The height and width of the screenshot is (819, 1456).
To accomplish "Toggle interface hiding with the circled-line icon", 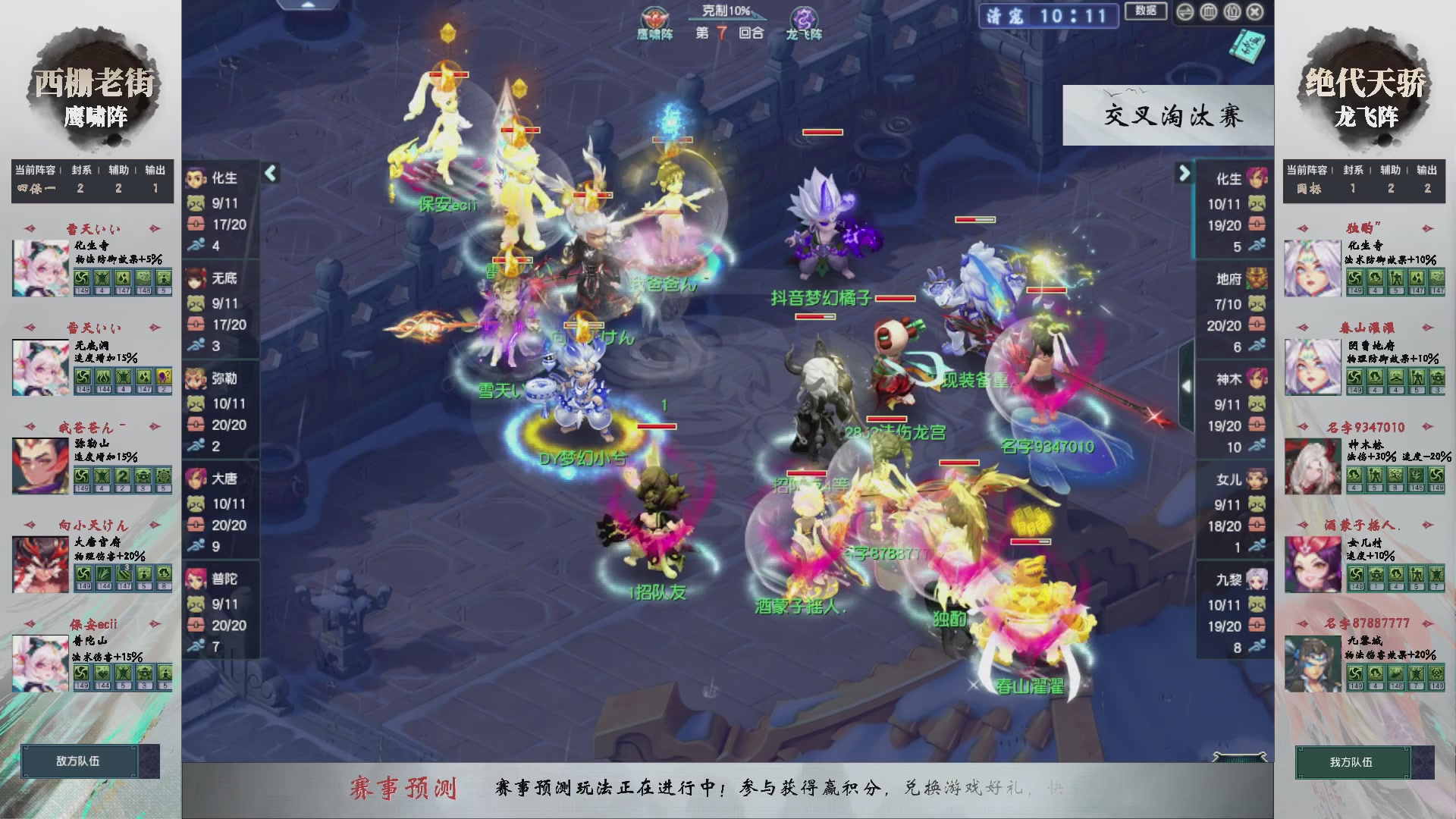I will coord(1185,12).
